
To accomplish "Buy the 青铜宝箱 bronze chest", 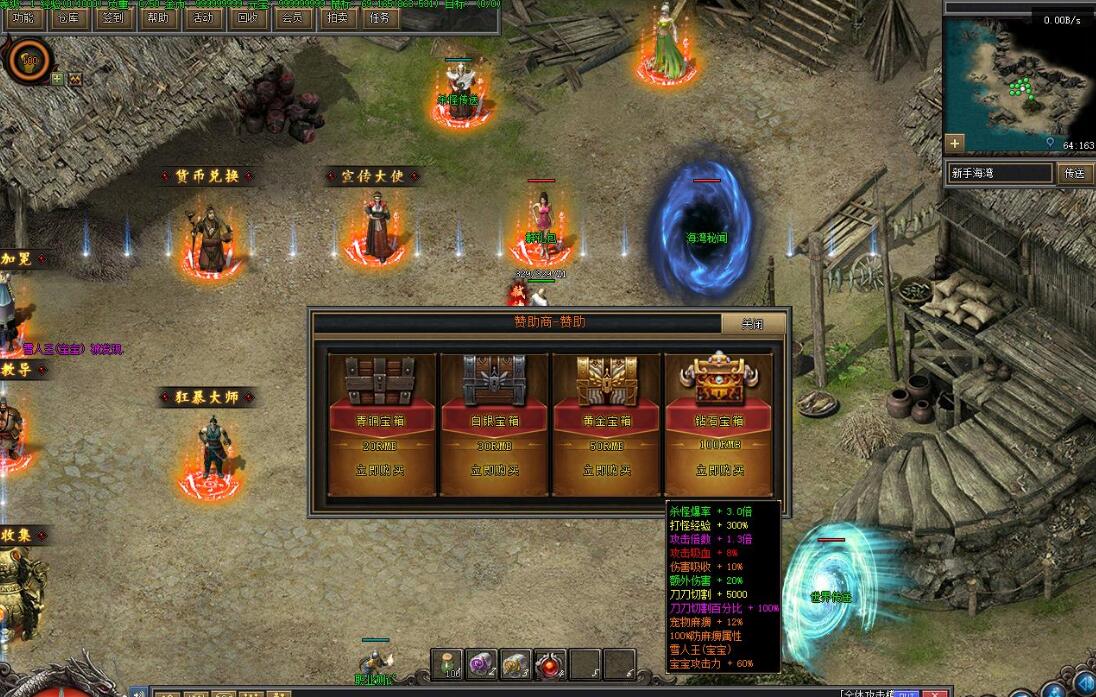I will tap(383, 469).
